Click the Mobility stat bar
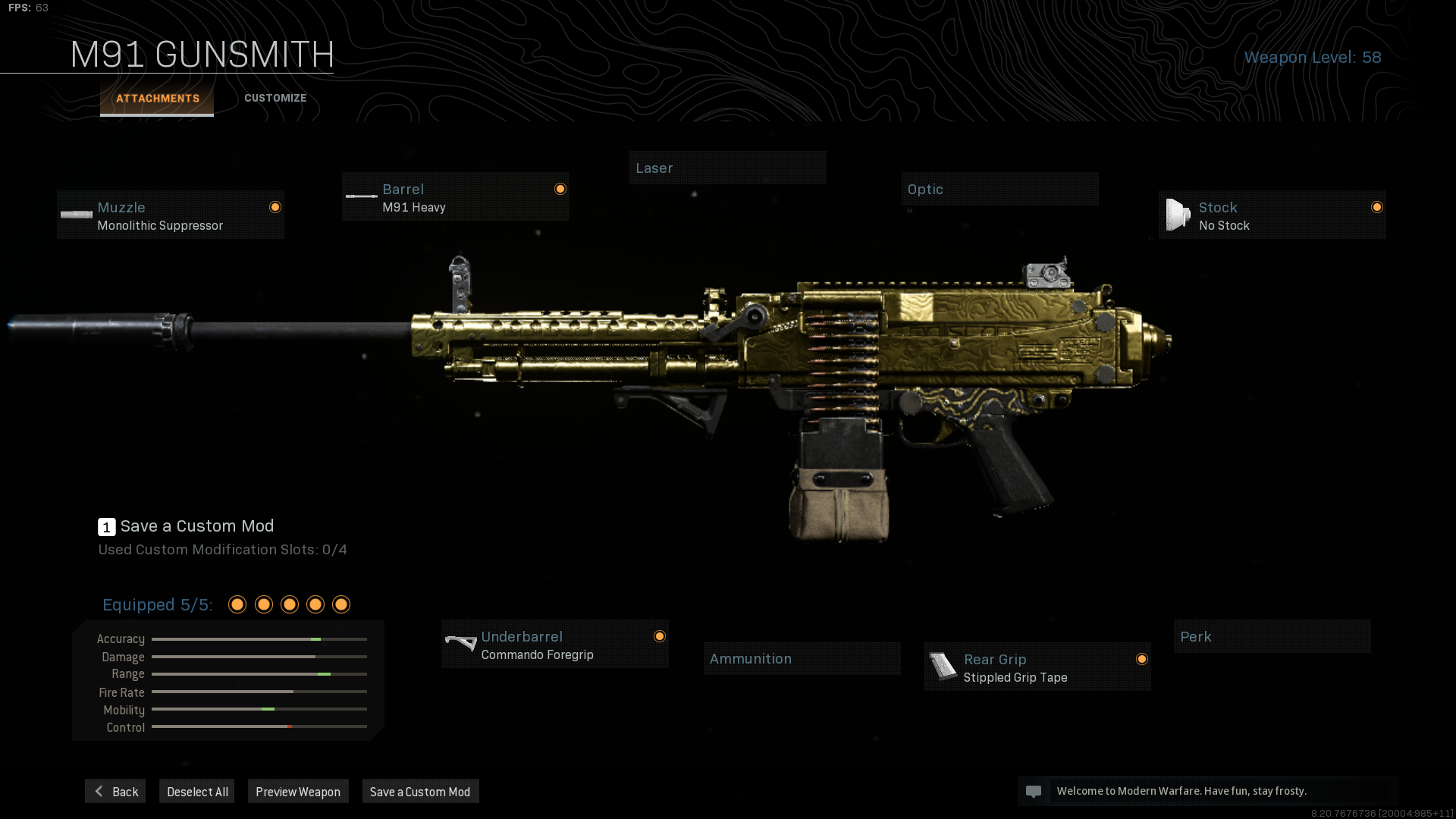Screen dimensions: 1456x819 (x=259, y=710)
